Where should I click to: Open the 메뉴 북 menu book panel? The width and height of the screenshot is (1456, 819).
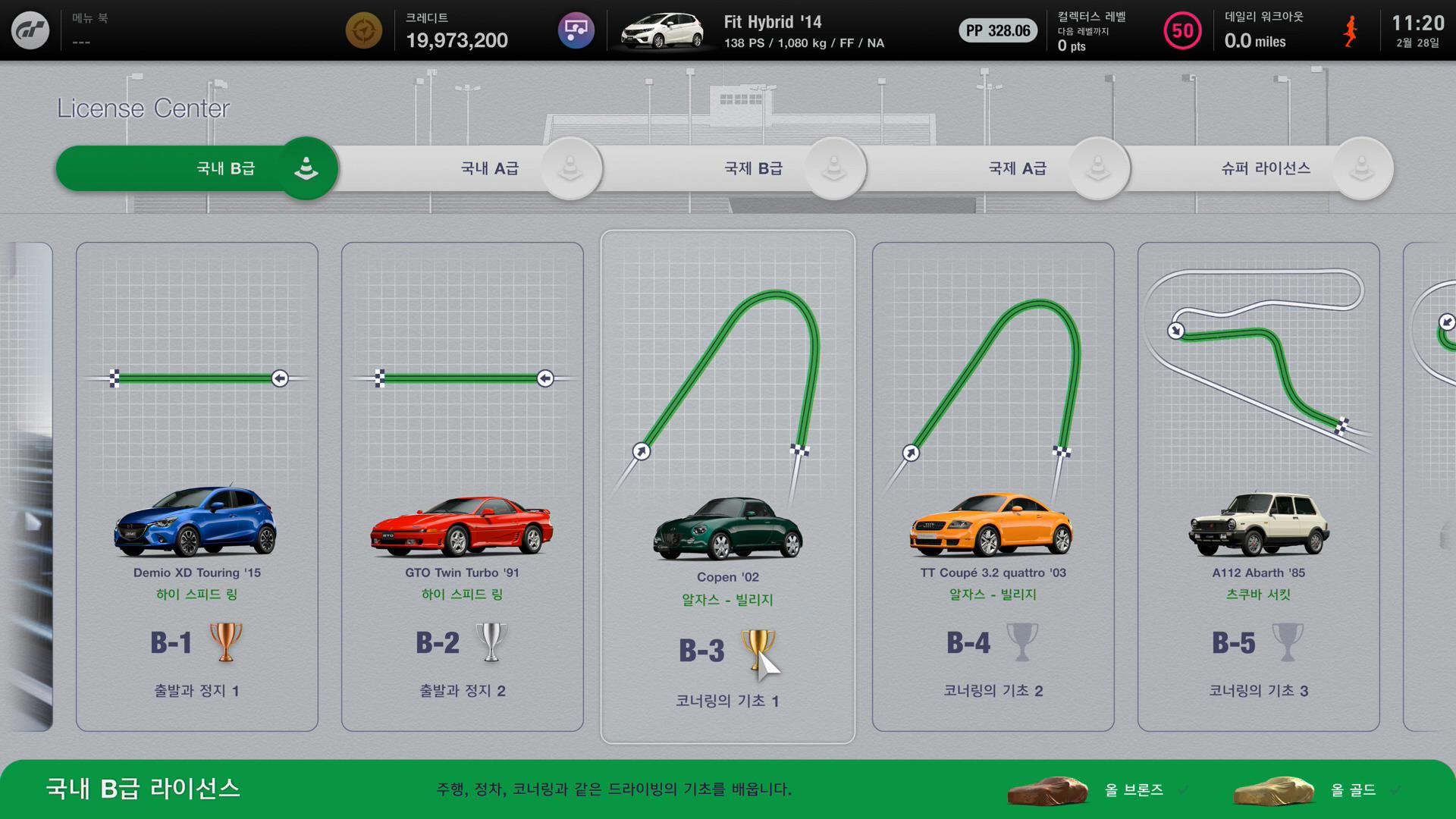click(x=90, y=30)
